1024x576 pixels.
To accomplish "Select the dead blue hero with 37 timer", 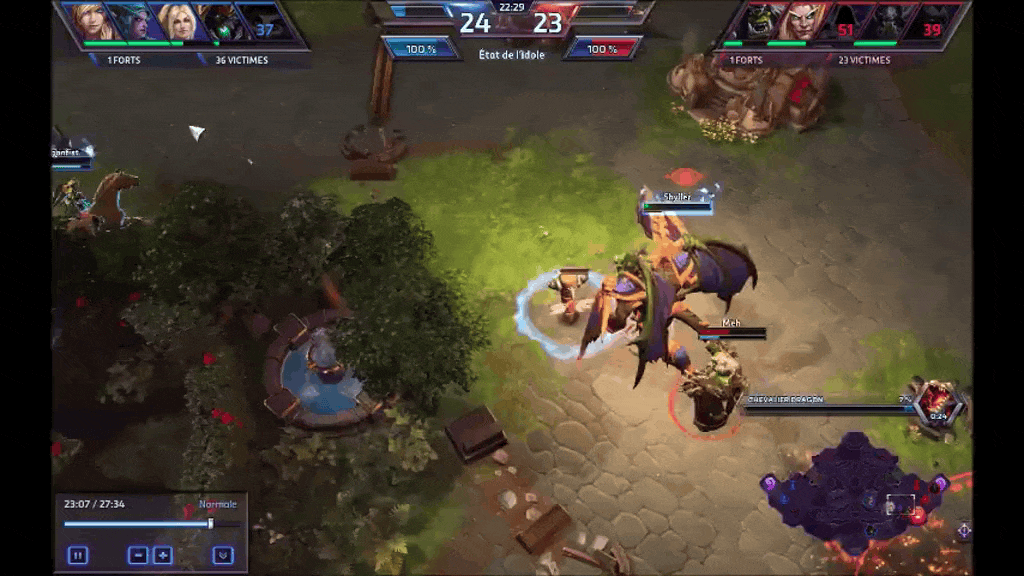I will coord(262,22).
